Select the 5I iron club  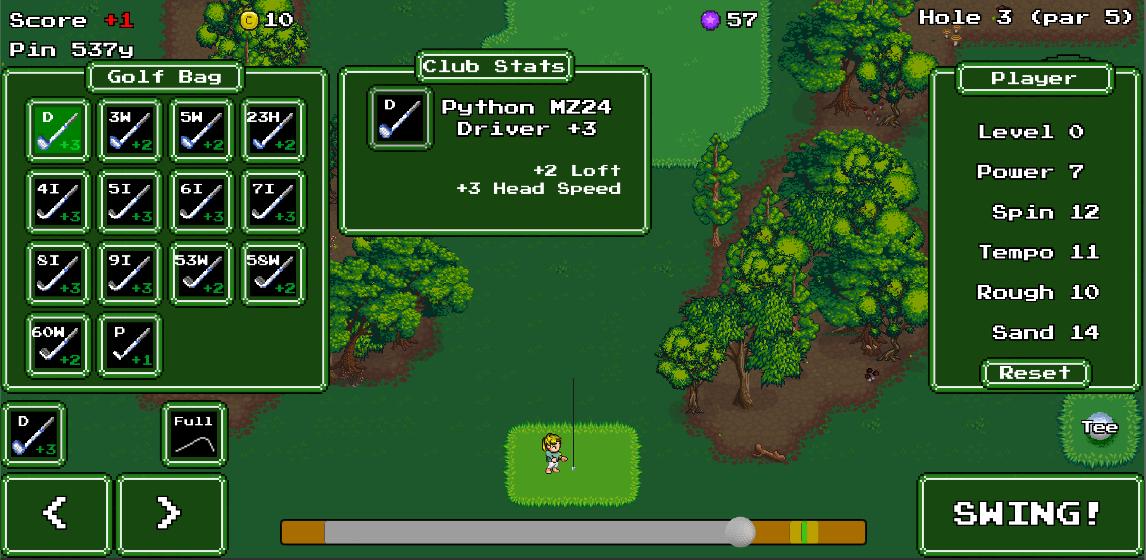click(129, 202)
